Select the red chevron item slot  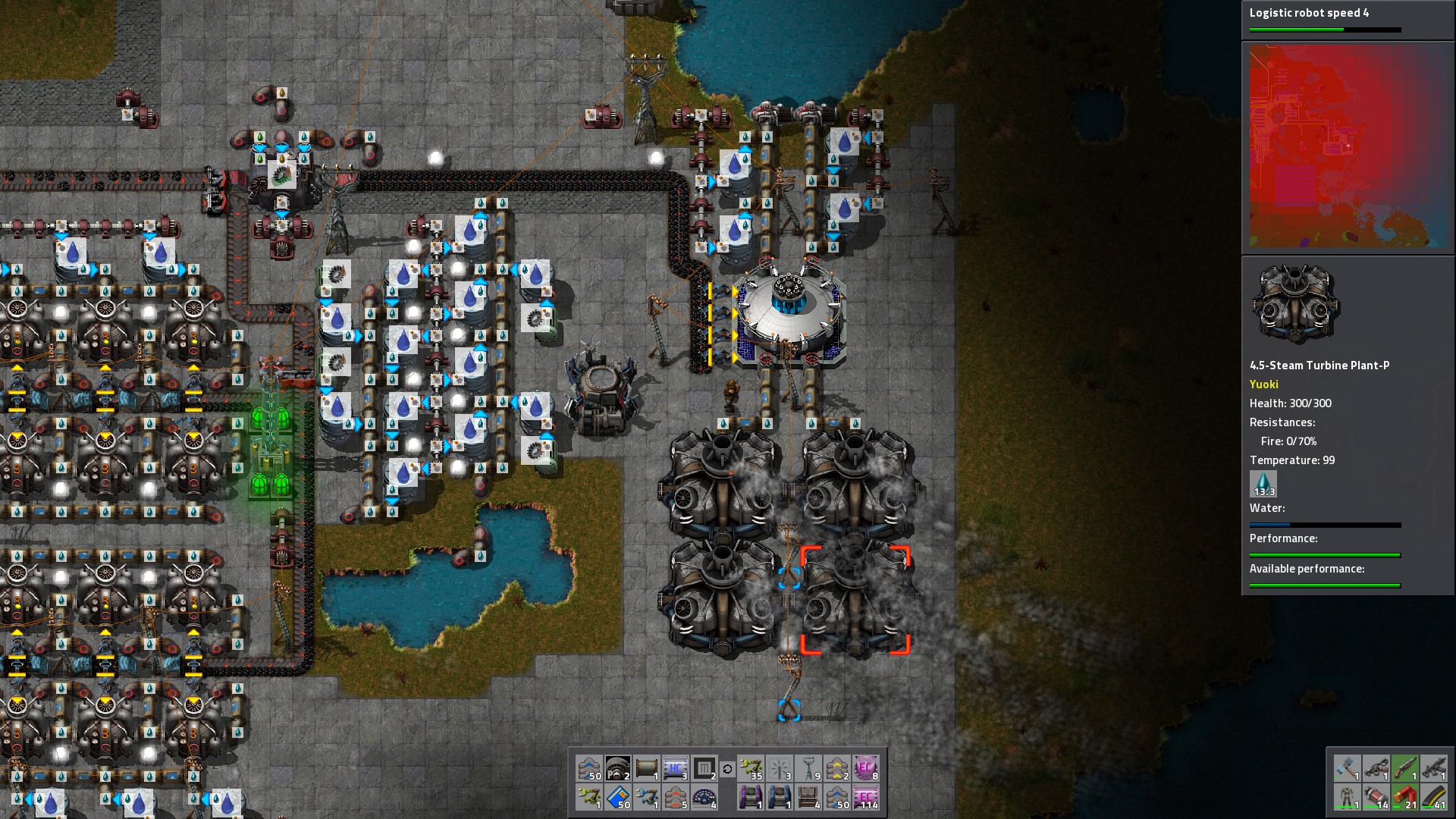[675, 797]
